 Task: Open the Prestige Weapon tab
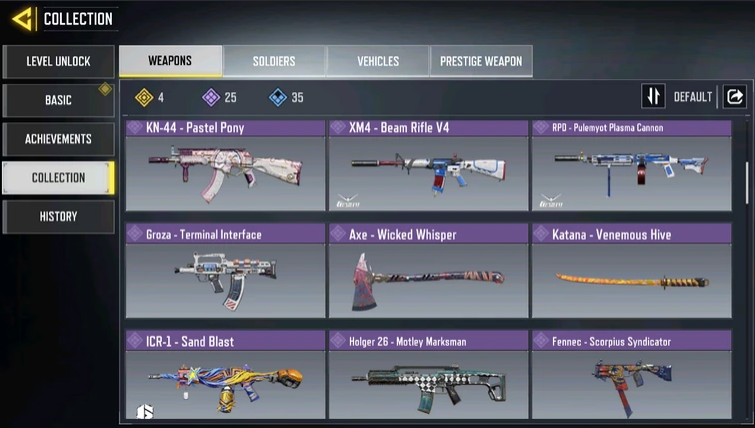(x=482, y=61)
